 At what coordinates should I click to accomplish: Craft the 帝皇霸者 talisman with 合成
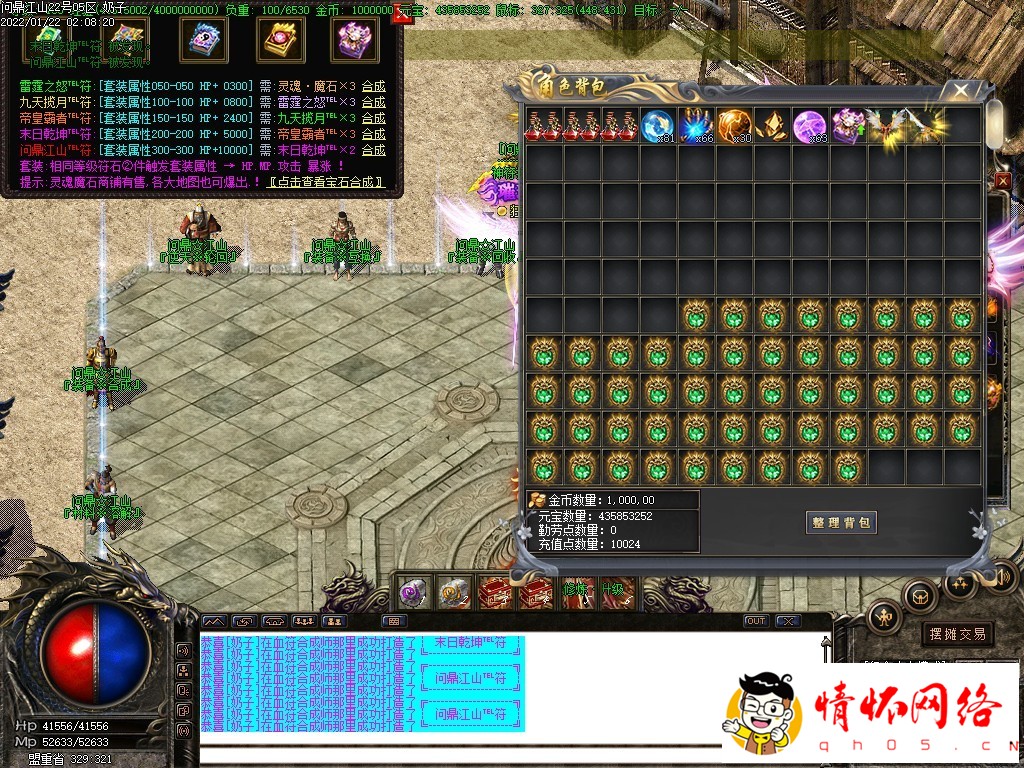point(373,118)
